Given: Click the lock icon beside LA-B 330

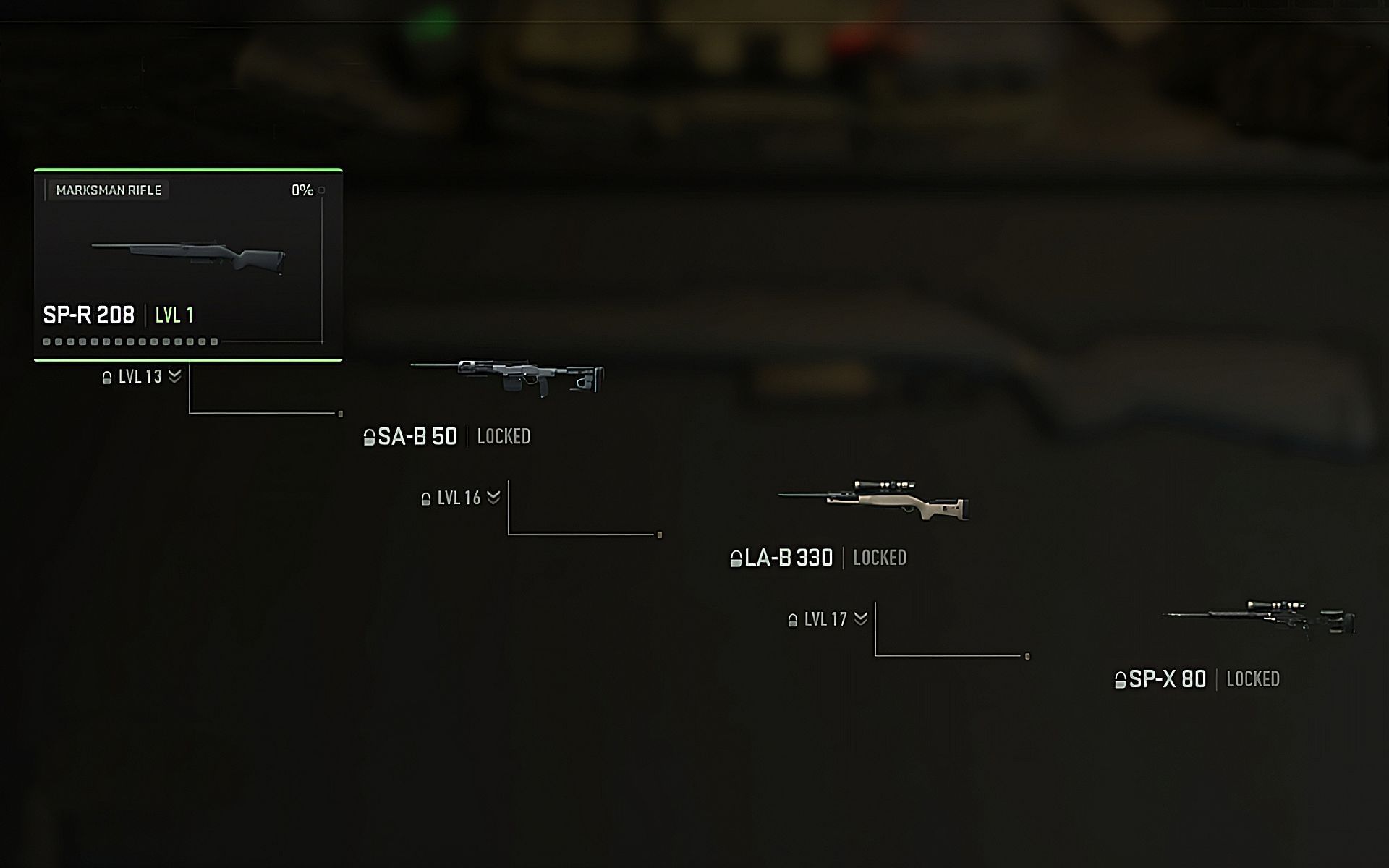Looking at the screenshot, I should (x=738, y=558).
